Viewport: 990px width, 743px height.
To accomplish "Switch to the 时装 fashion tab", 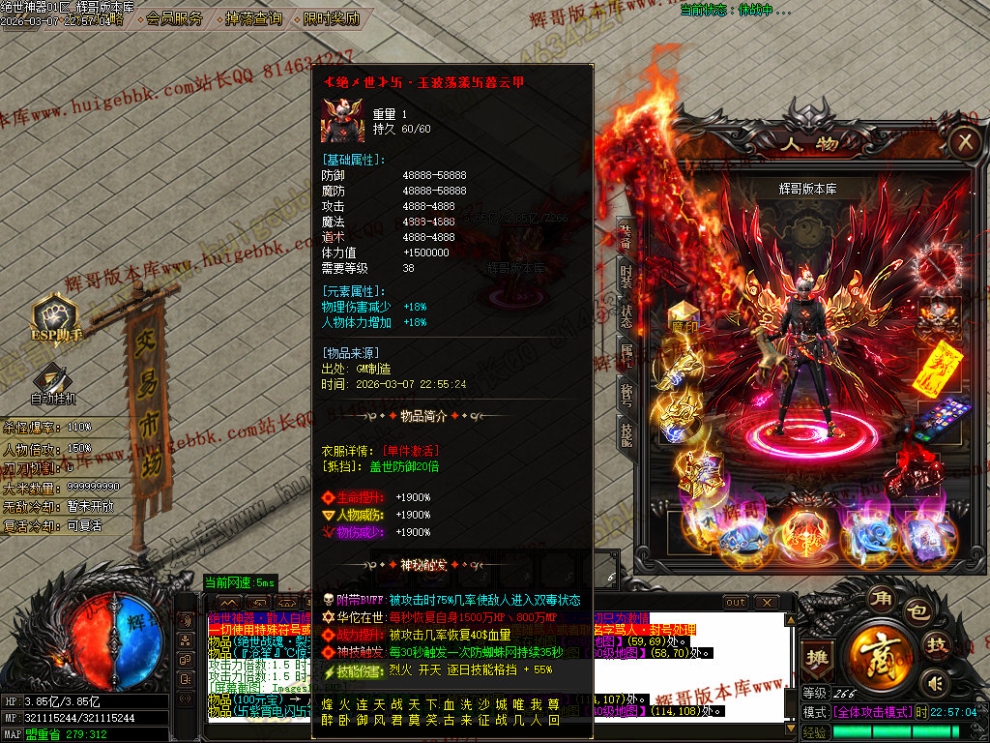I will click(x=625, y=277).
